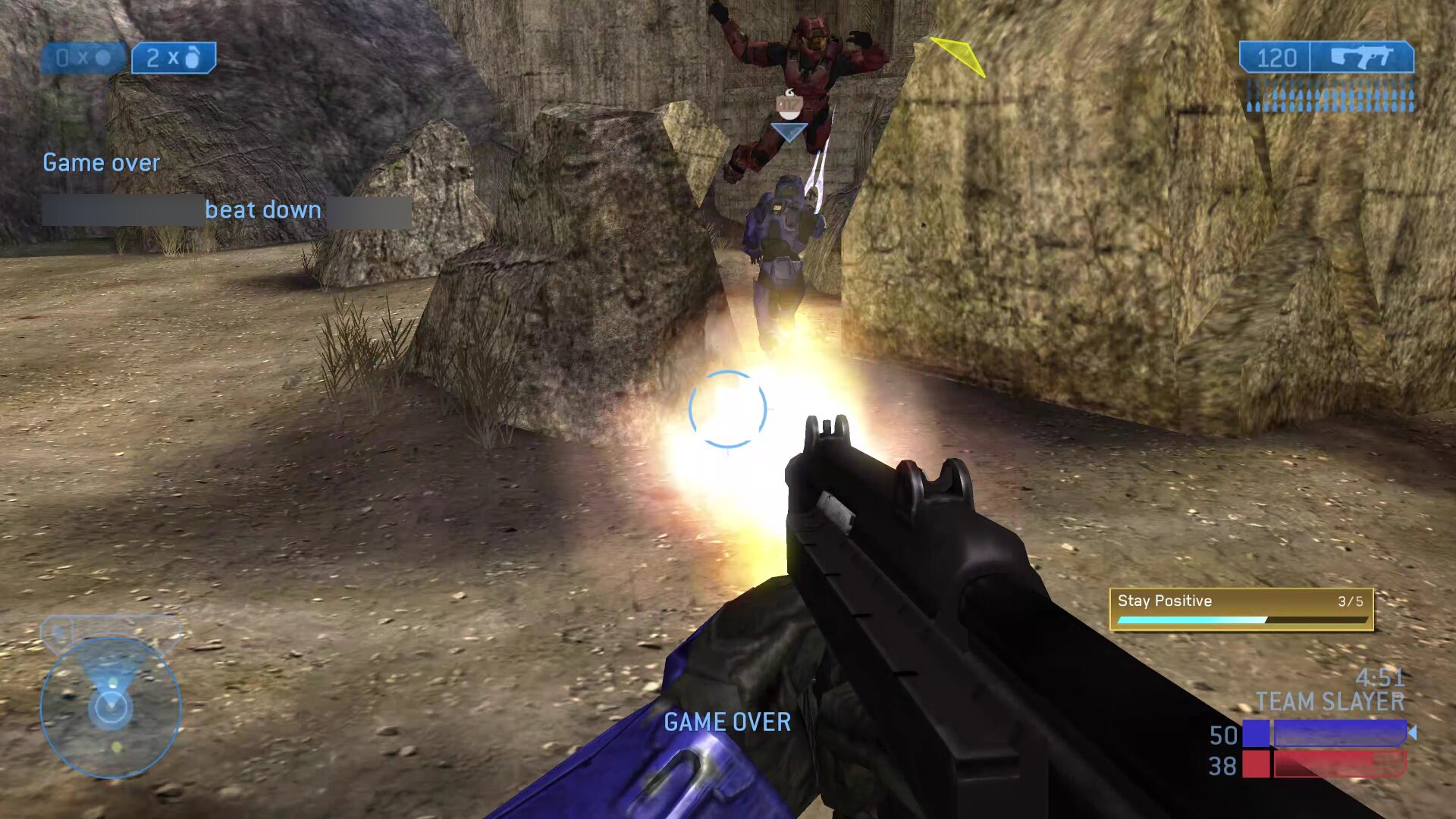Screen dimensions: 1456x819
Task: Open the Stay Positive challenge tracker
Action: [x=1241, y=609]
